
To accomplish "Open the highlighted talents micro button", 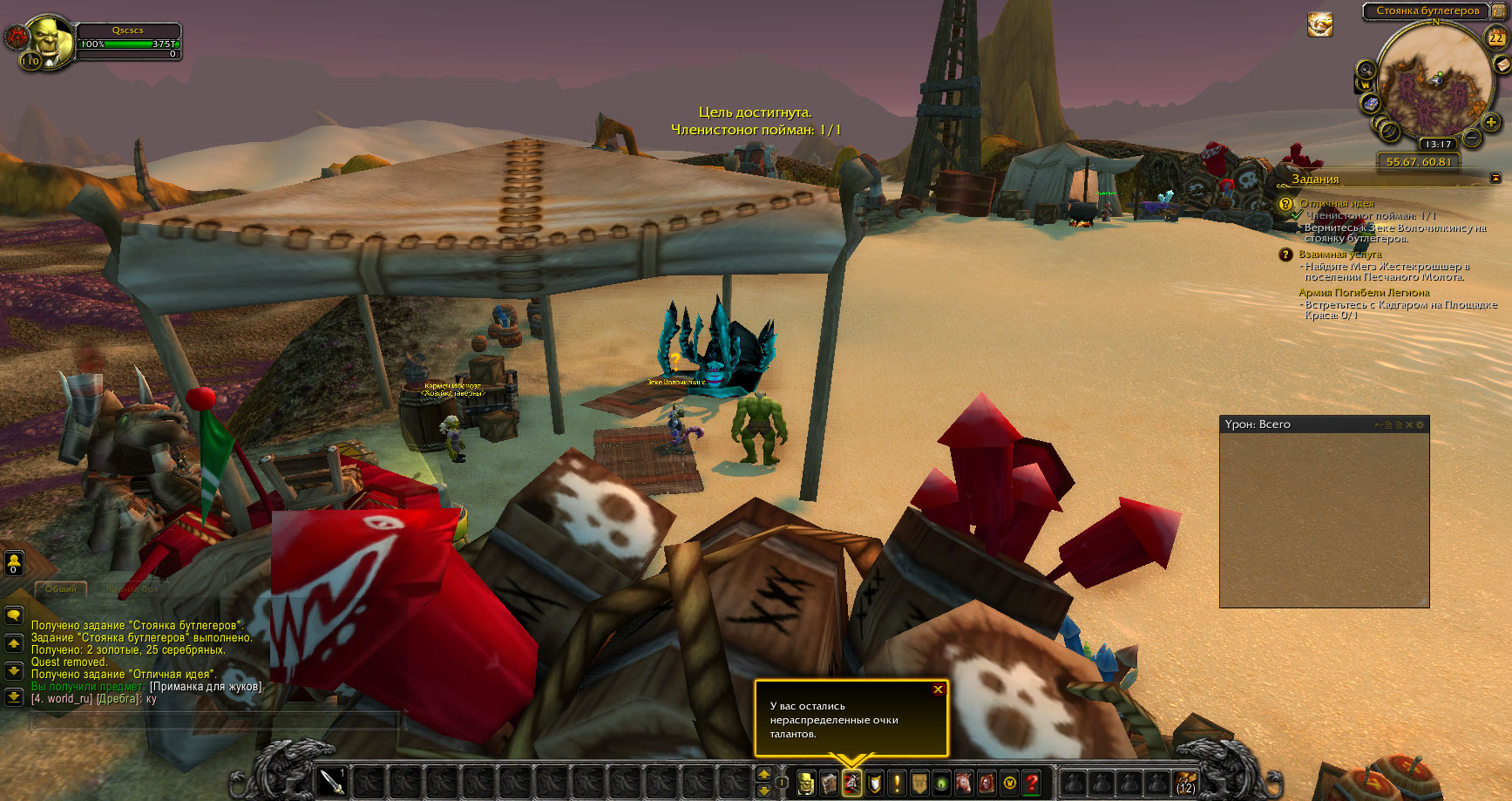I will tap(851, 783).
